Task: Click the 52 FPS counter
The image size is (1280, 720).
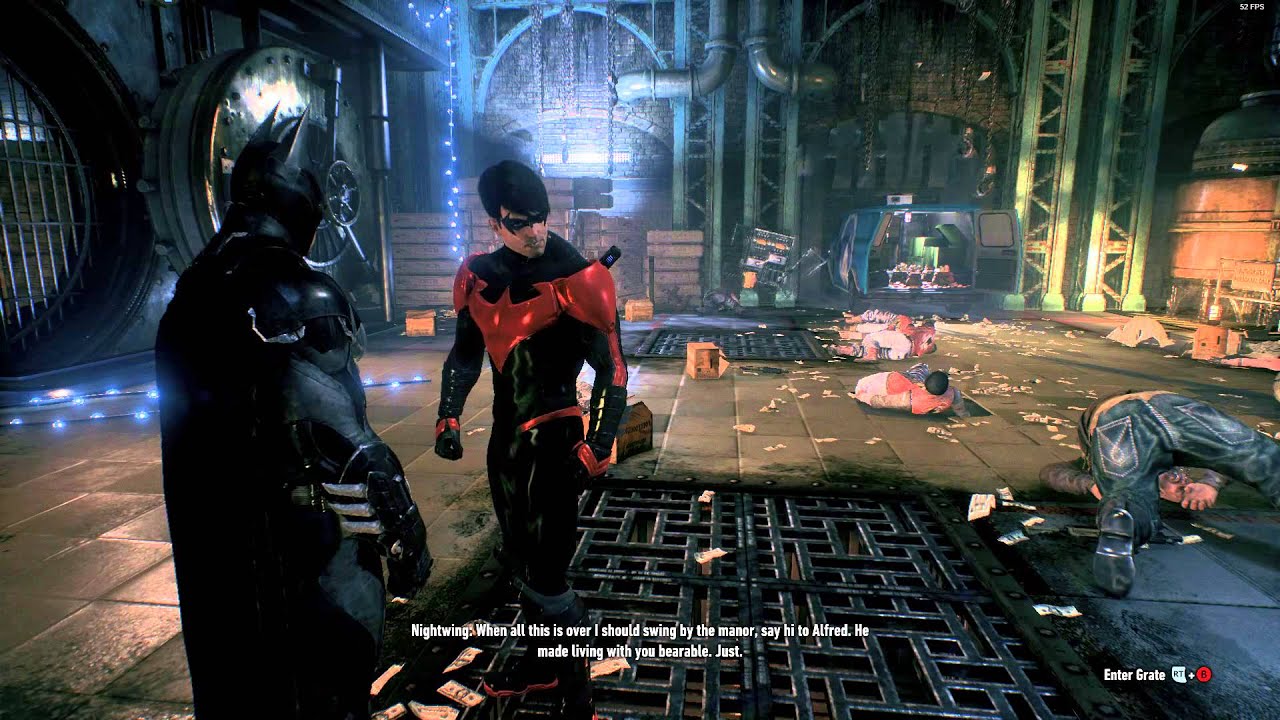Action: [1253, 6]
